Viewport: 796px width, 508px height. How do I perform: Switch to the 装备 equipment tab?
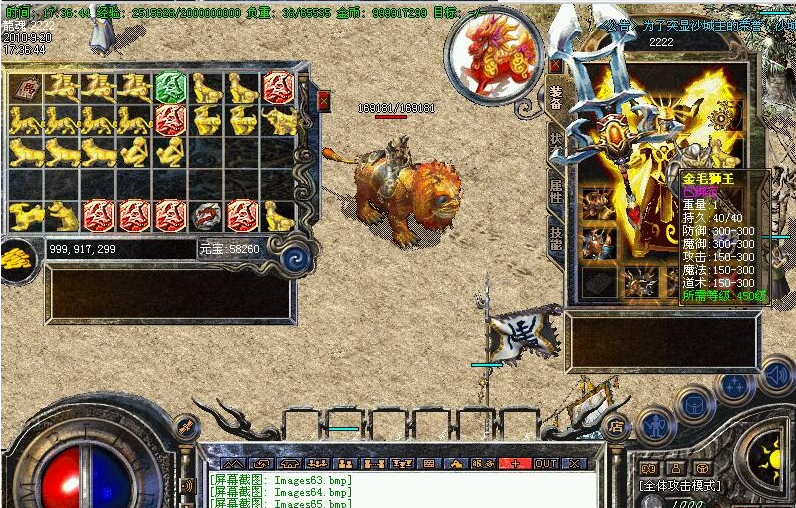tap(556, 97)
